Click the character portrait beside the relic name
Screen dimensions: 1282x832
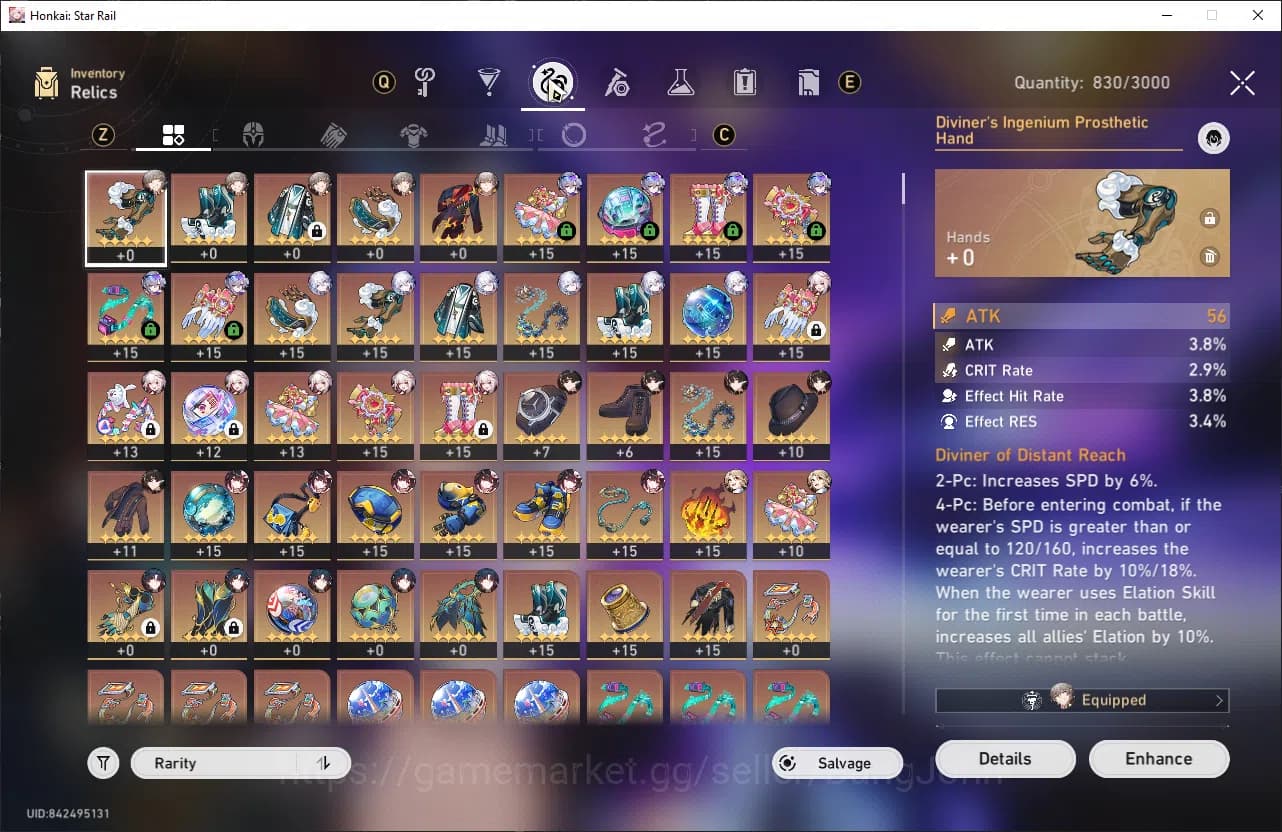1213,138
